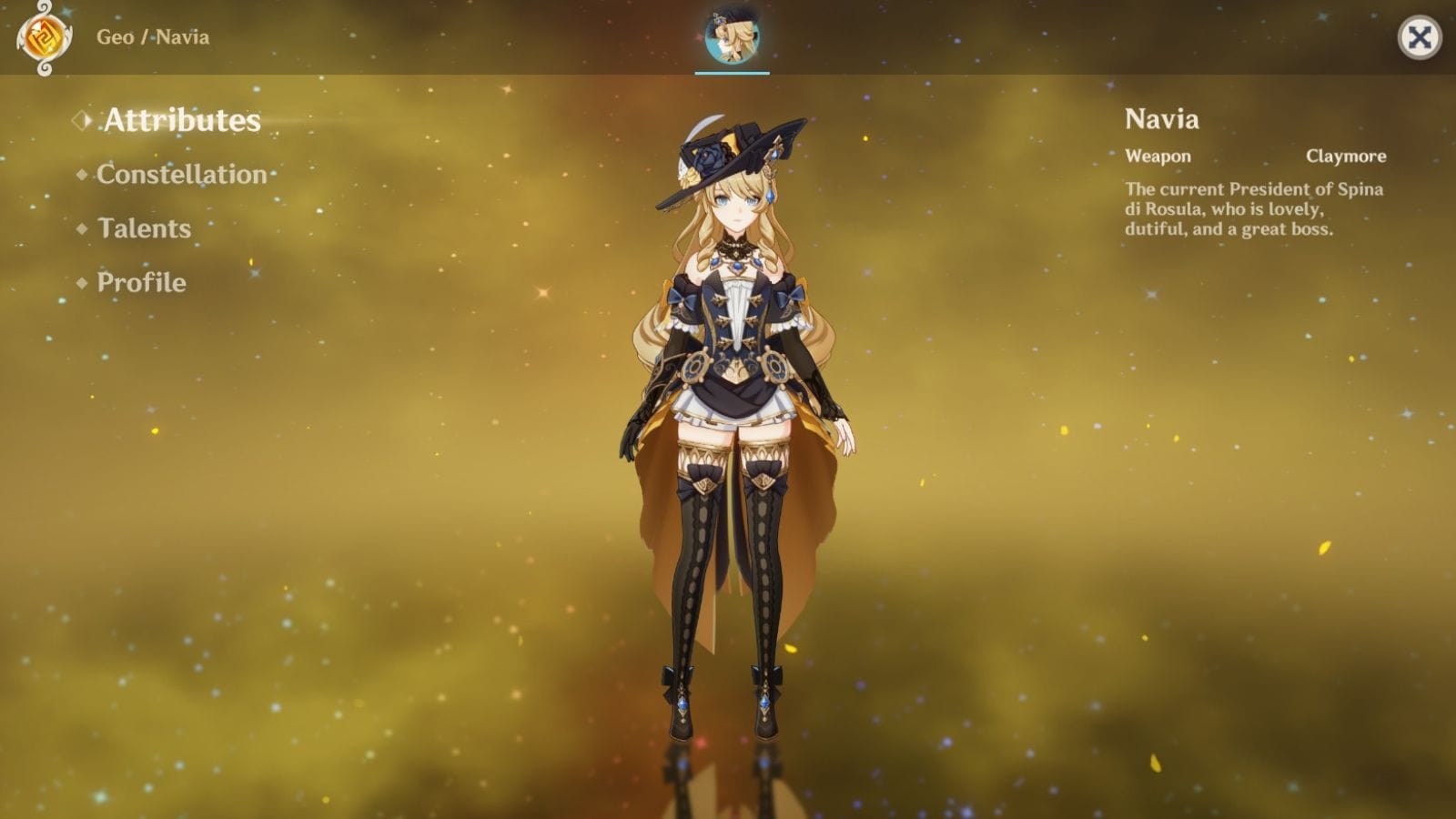Screen dimensions: 1456x819
Task: Select the Claymore weapon text
Action: [x=1346, y=156]
